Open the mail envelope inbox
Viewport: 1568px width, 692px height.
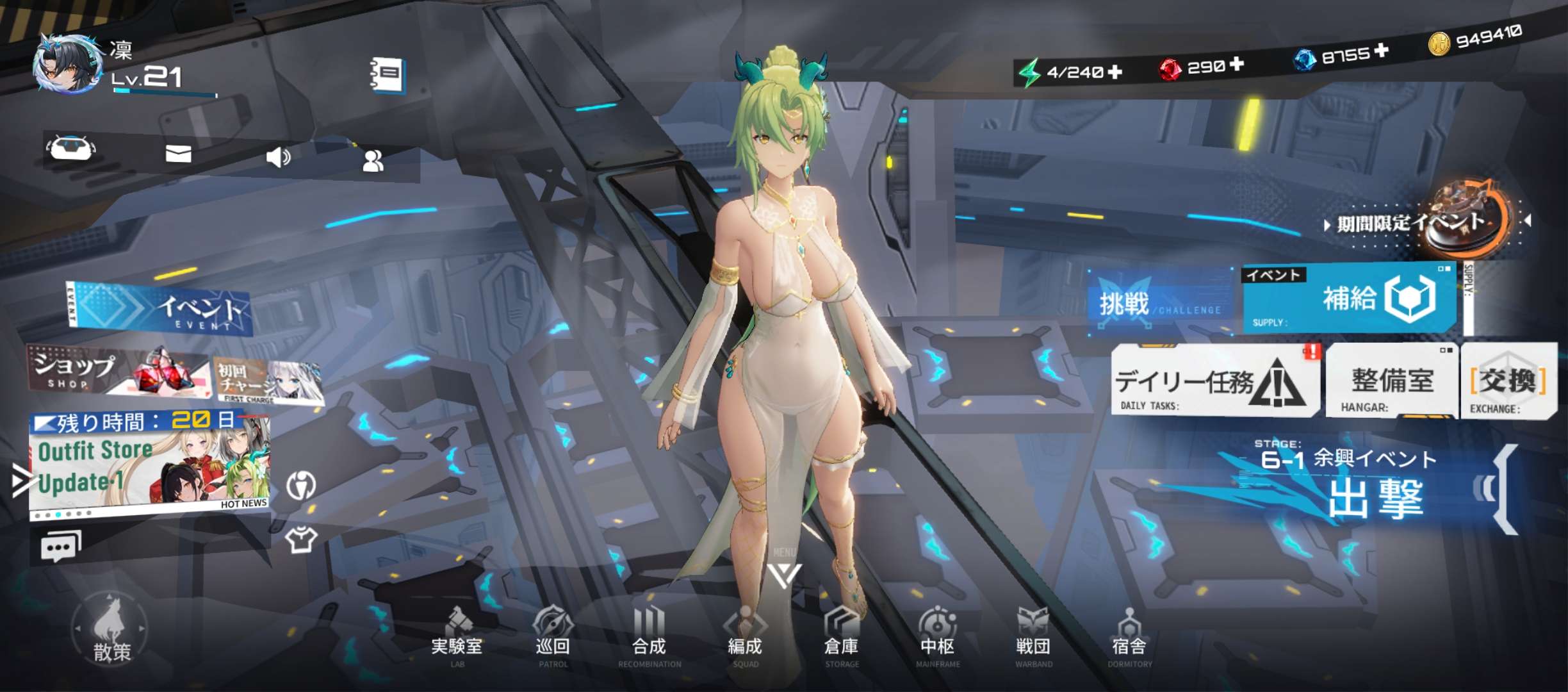pyautogui.click(x=178, y=154)
